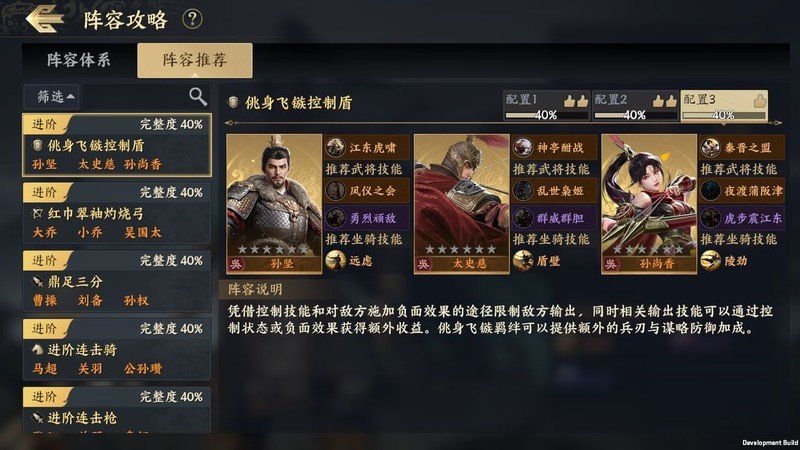This screenshot has width=800, height=450.
Task: Choose the 红巾翠袖灼烧弓 lineup entry
Action: (x=117, y=213)
